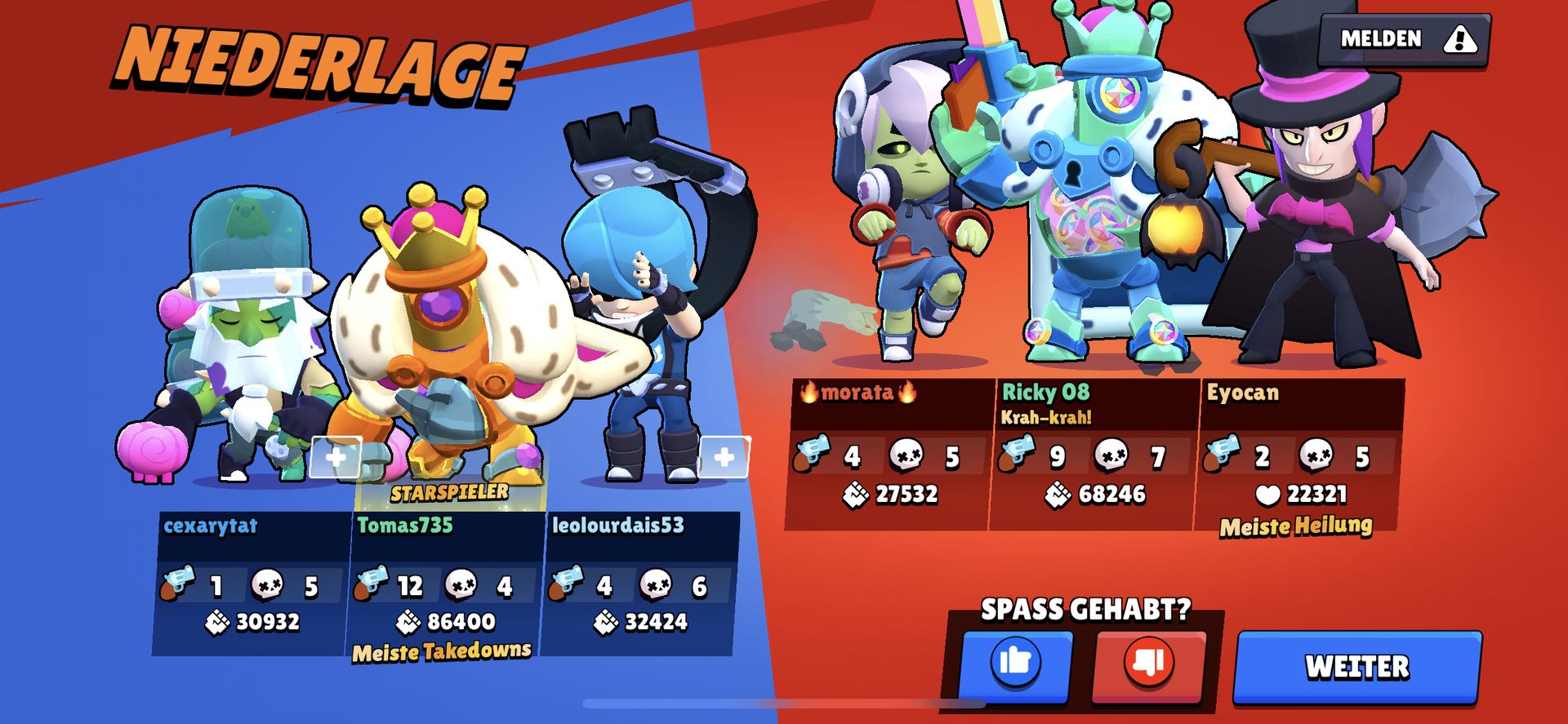Viewport: 1568px width, 724px height.
Task: Add cexarytat as a friend
Action: (x=336, y=457)
